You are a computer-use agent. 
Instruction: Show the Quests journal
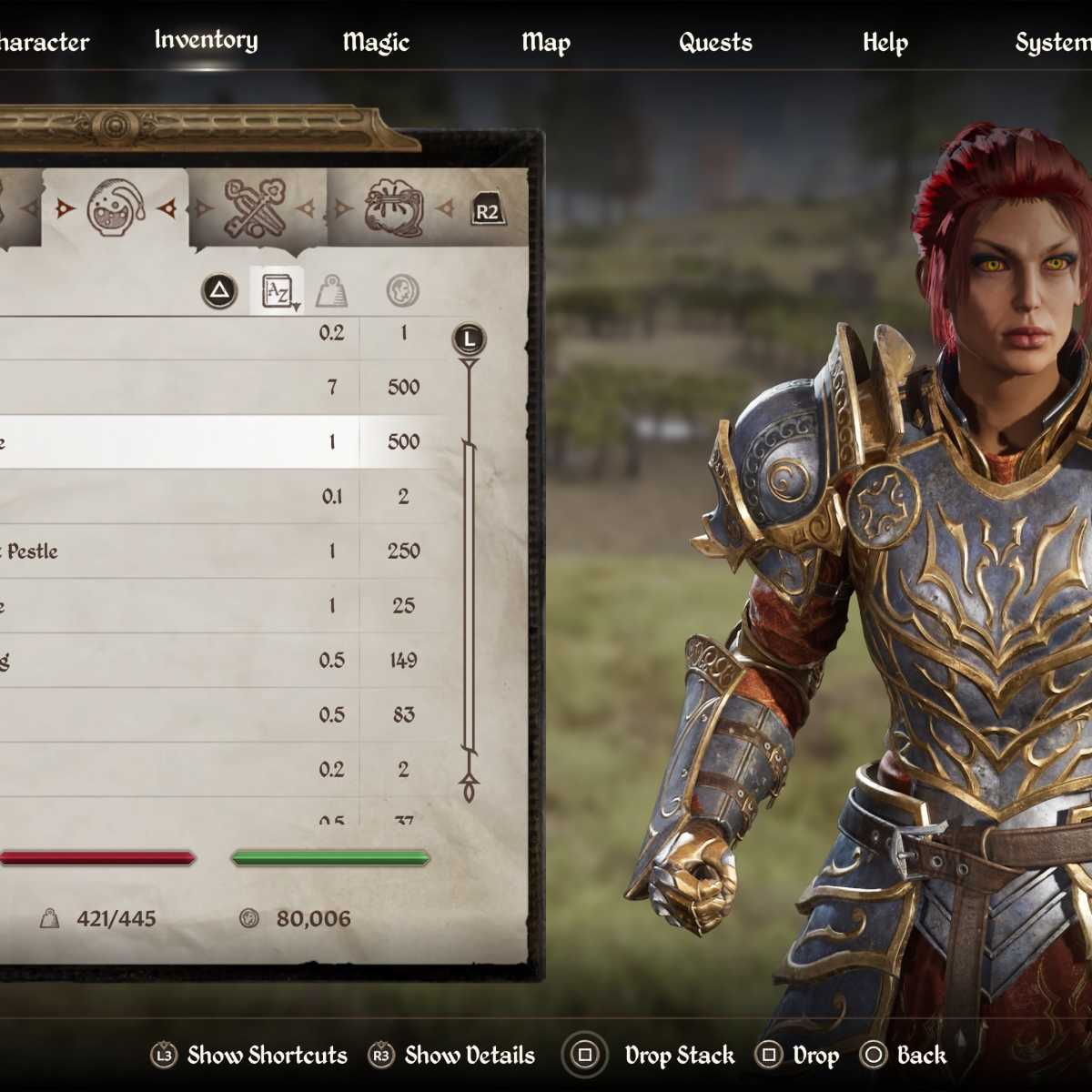click(715, 42)
